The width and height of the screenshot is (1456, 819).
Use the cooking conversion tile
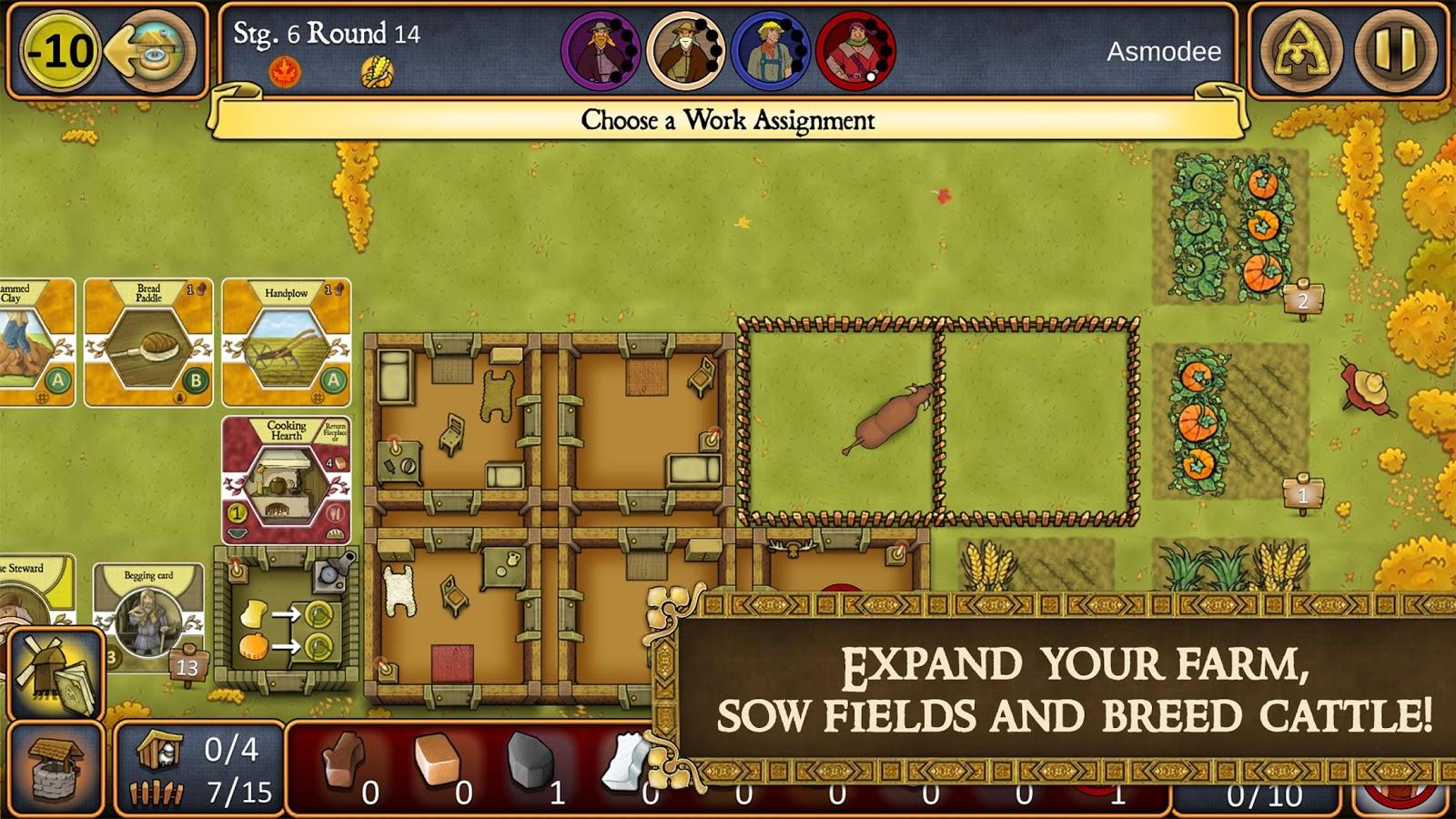(285, 619)
